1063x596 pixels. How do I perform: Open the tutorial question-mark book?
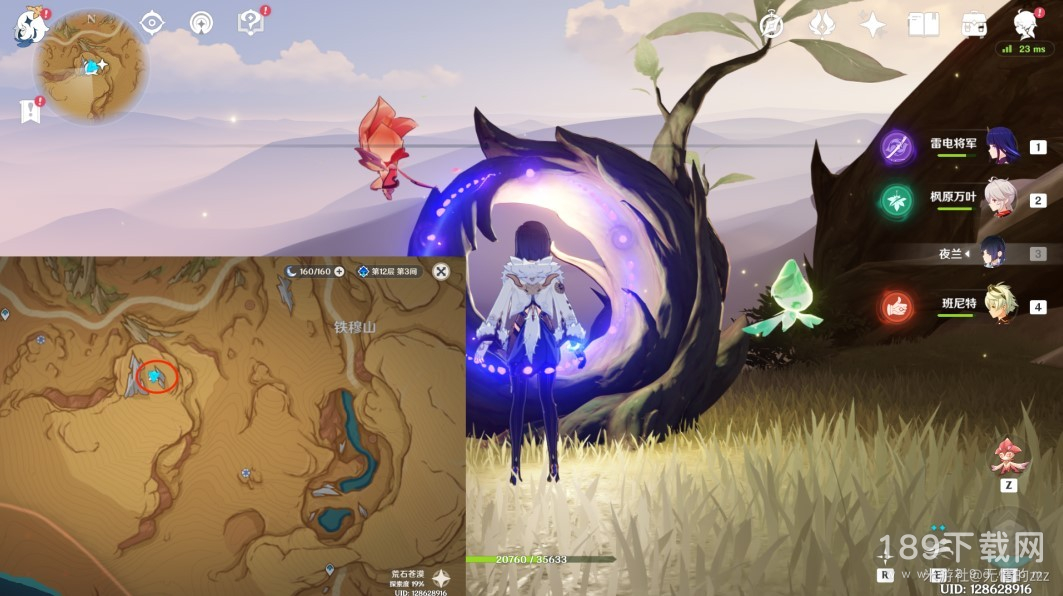coord(250,23)
